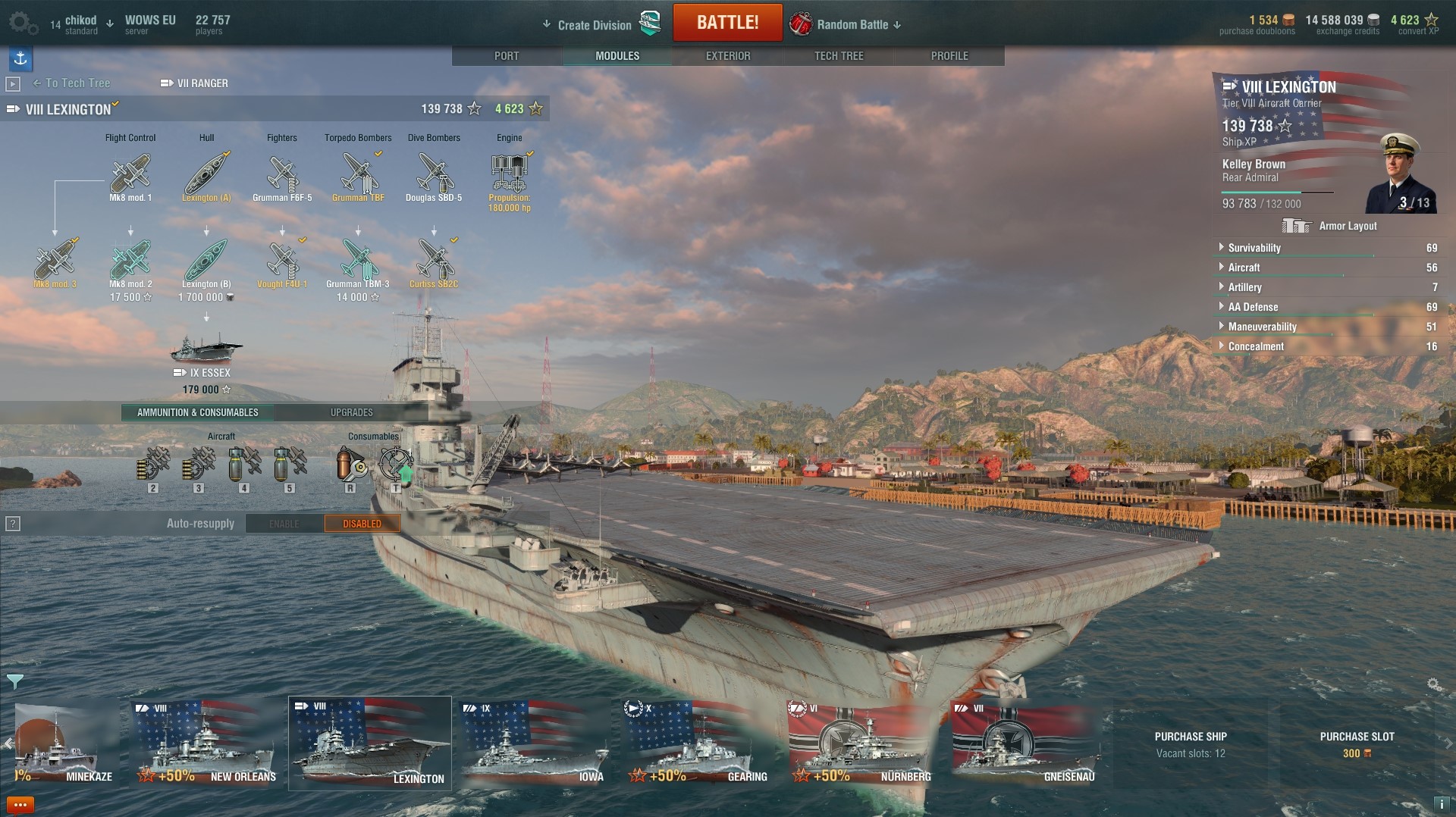Expand the Survivability stats
Viewport: 1456px width, 817px height.
coord(1254,248)
